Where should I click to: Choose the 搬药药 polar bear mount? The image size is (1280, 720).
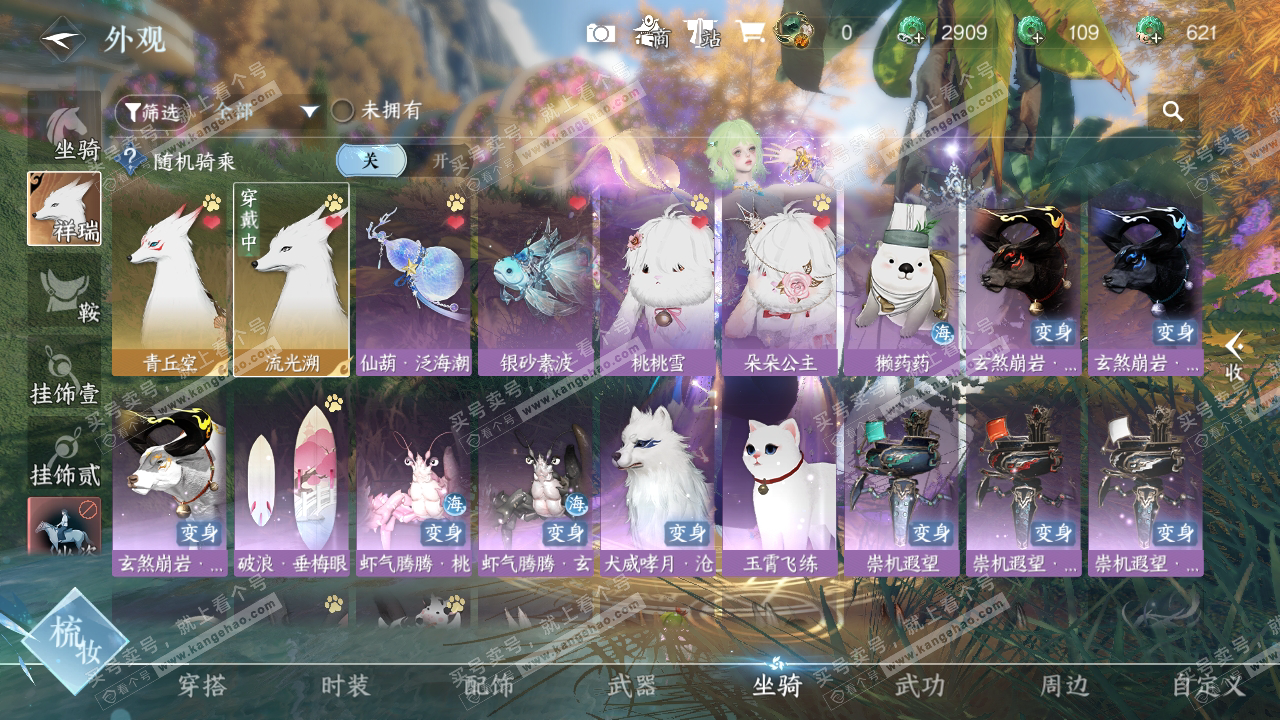pos(901,280)
